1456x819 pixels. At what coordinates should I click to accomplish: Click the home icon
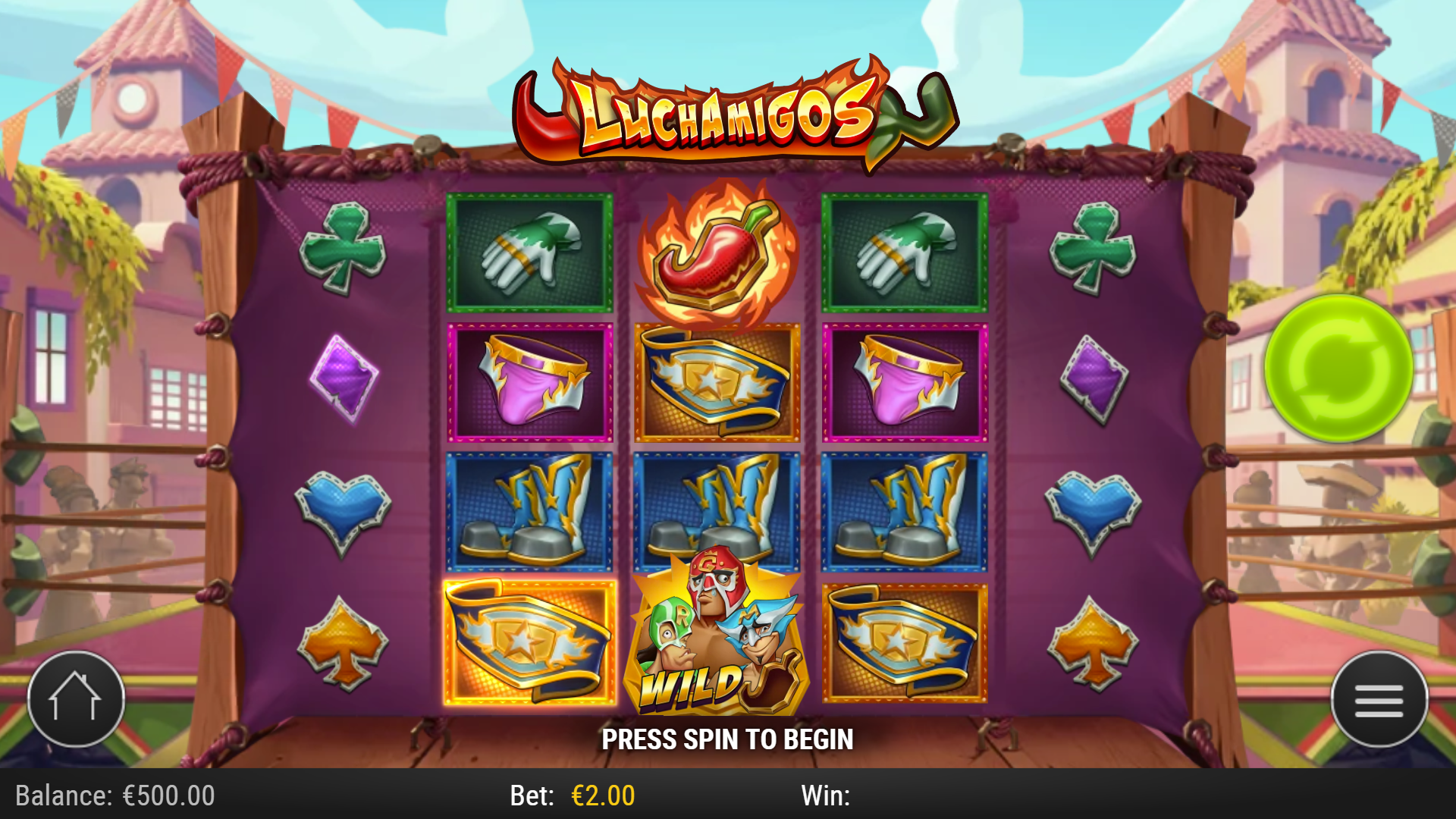tap(76, 699)
